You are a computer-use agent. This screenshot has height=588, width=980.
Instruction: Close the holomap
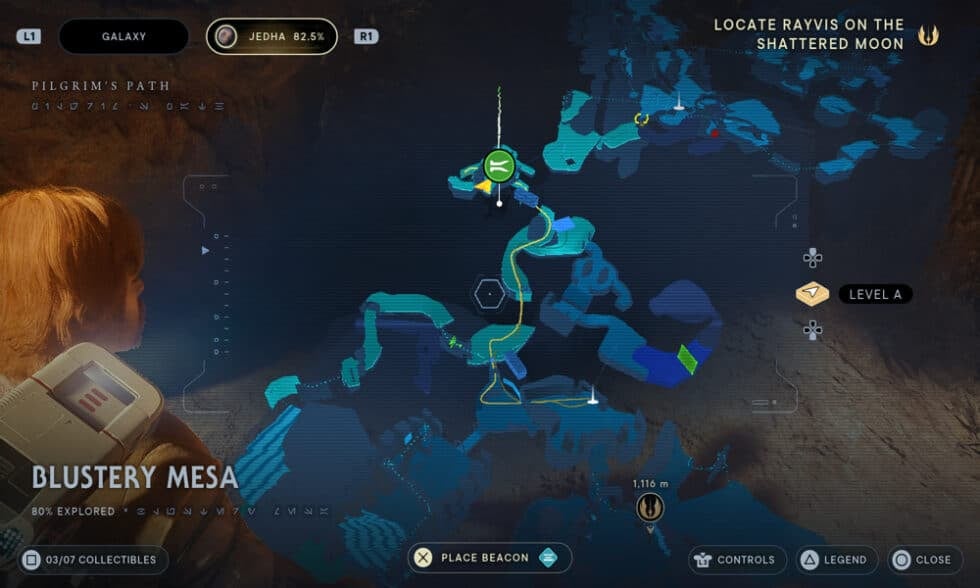pyautogui.click(x=921, y=559)
